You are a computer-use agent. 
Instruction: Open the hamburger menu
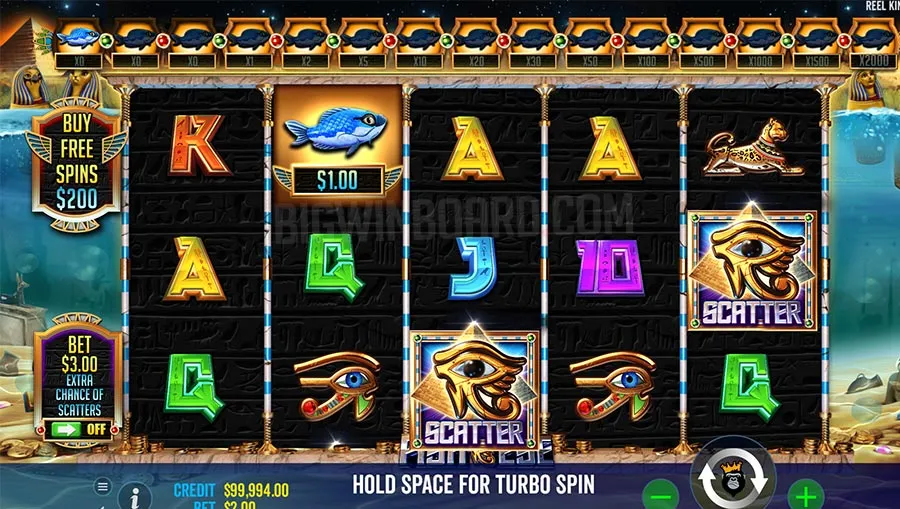[x=102, y=486]
